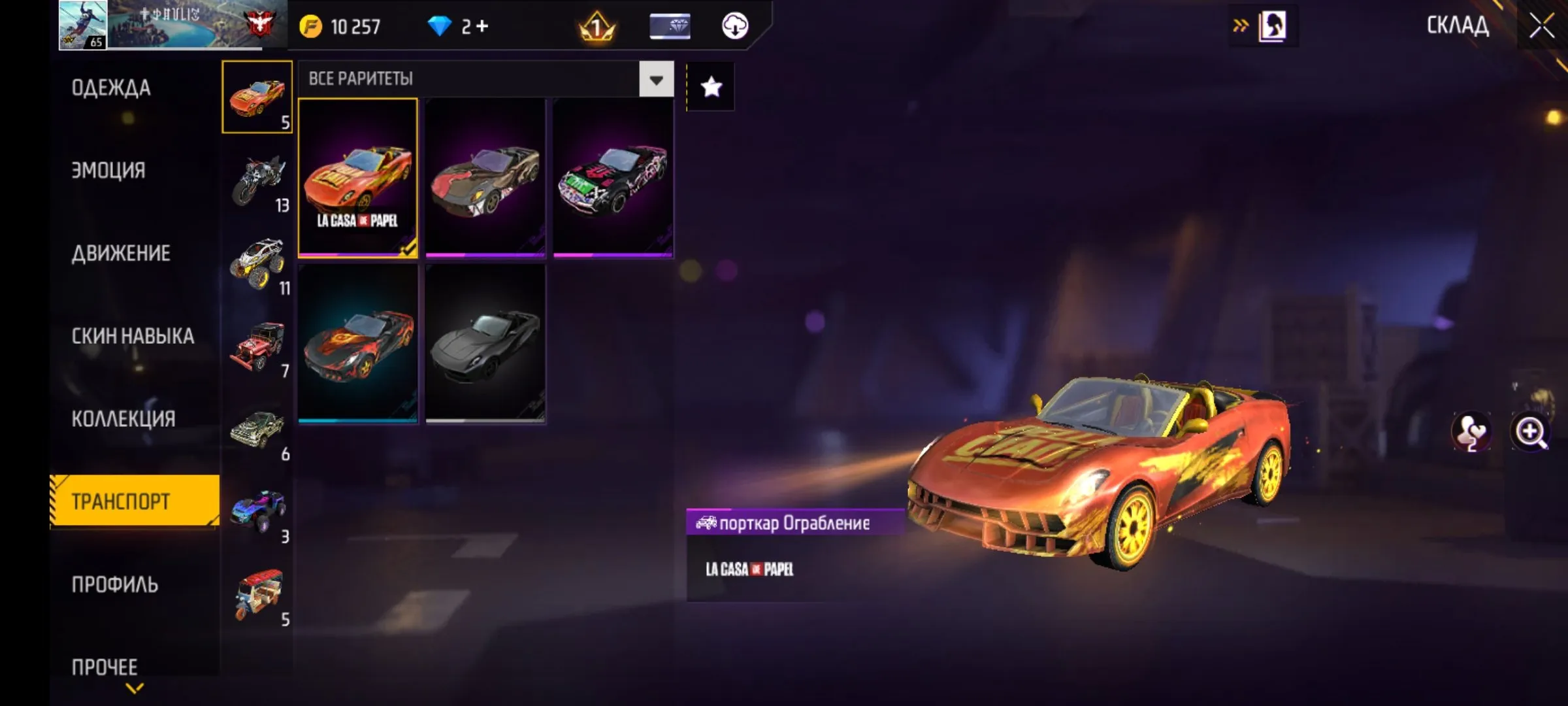This screenshot has height=706, width=1568.
Task: Select the La Casa de Papel car skin
Action: (357, 177)
